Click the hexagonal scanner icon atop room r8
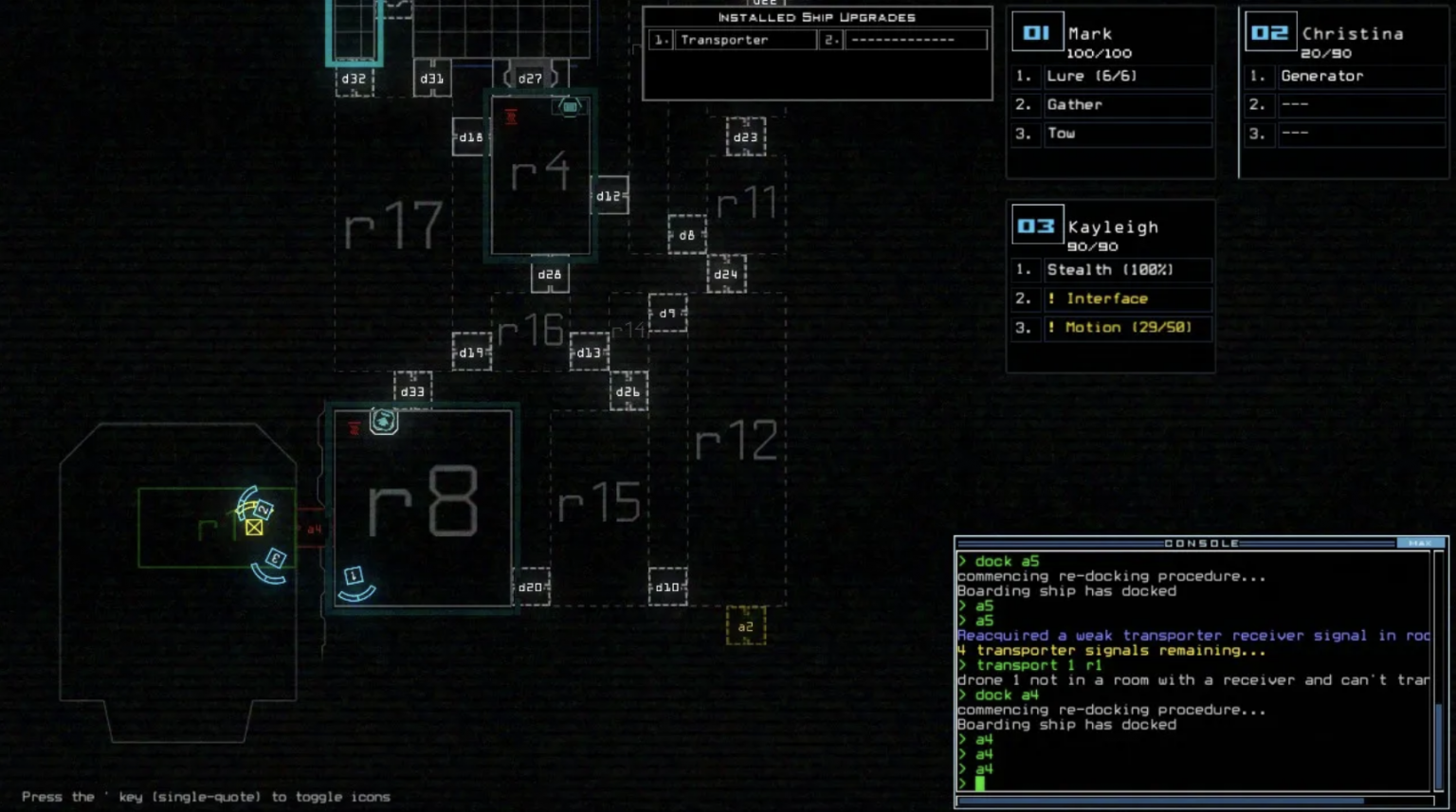The image size is (1456, 812). pos(383,423)
